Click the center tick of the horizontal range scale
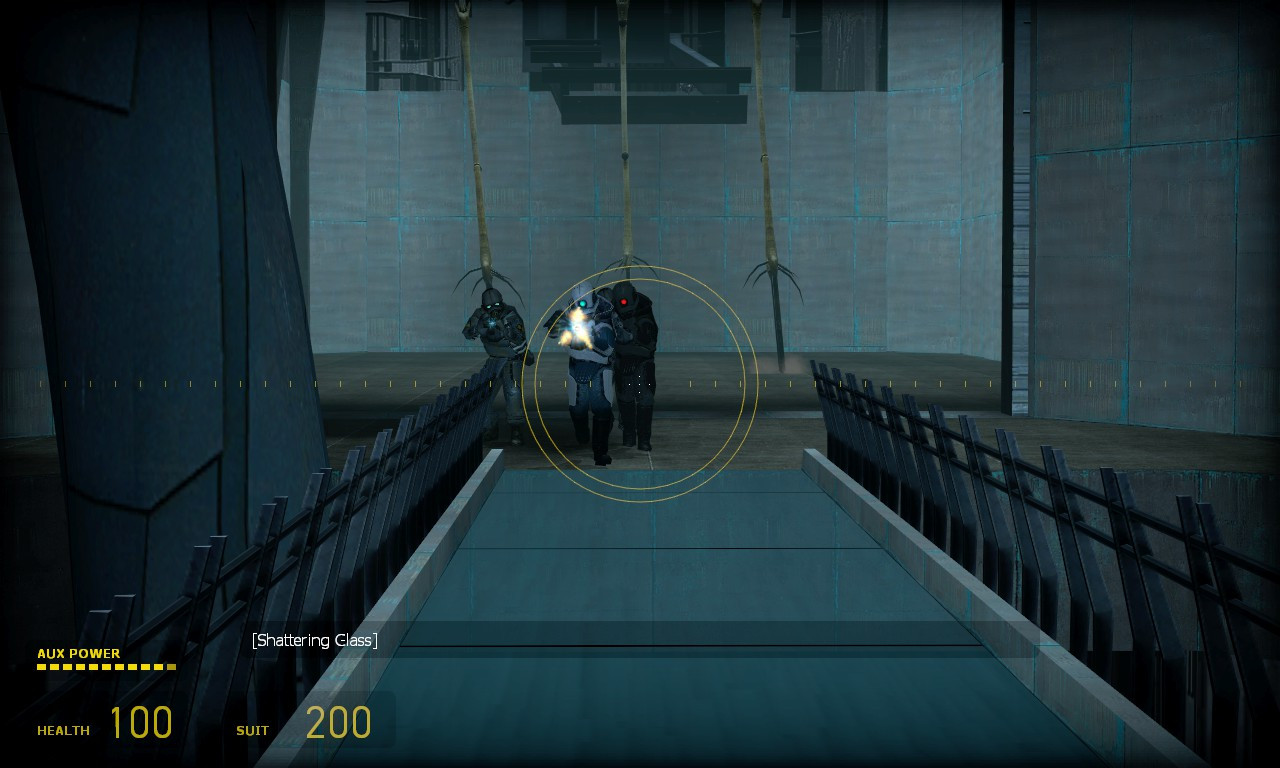The width and height of the screenshot is (1280, 768). point(640,383)
